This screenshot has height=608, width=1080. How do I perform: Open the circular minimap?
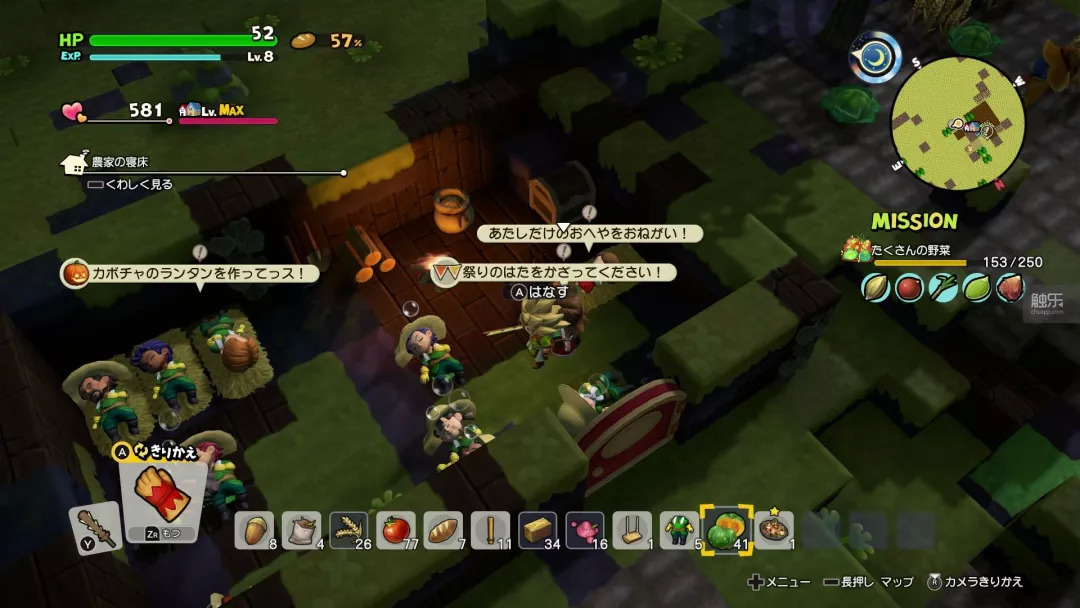coord(957,123)
